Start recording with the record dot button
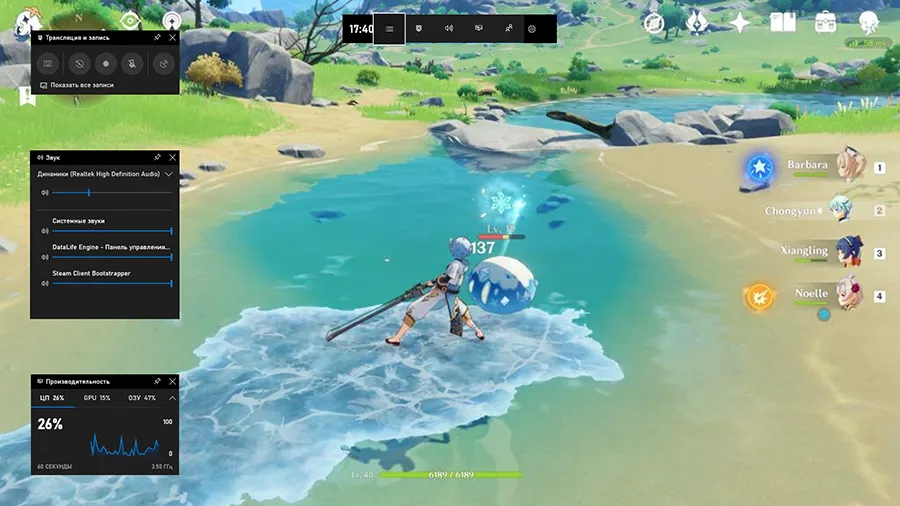The height and width of the screenshot is (506, 900). (106, 64)
